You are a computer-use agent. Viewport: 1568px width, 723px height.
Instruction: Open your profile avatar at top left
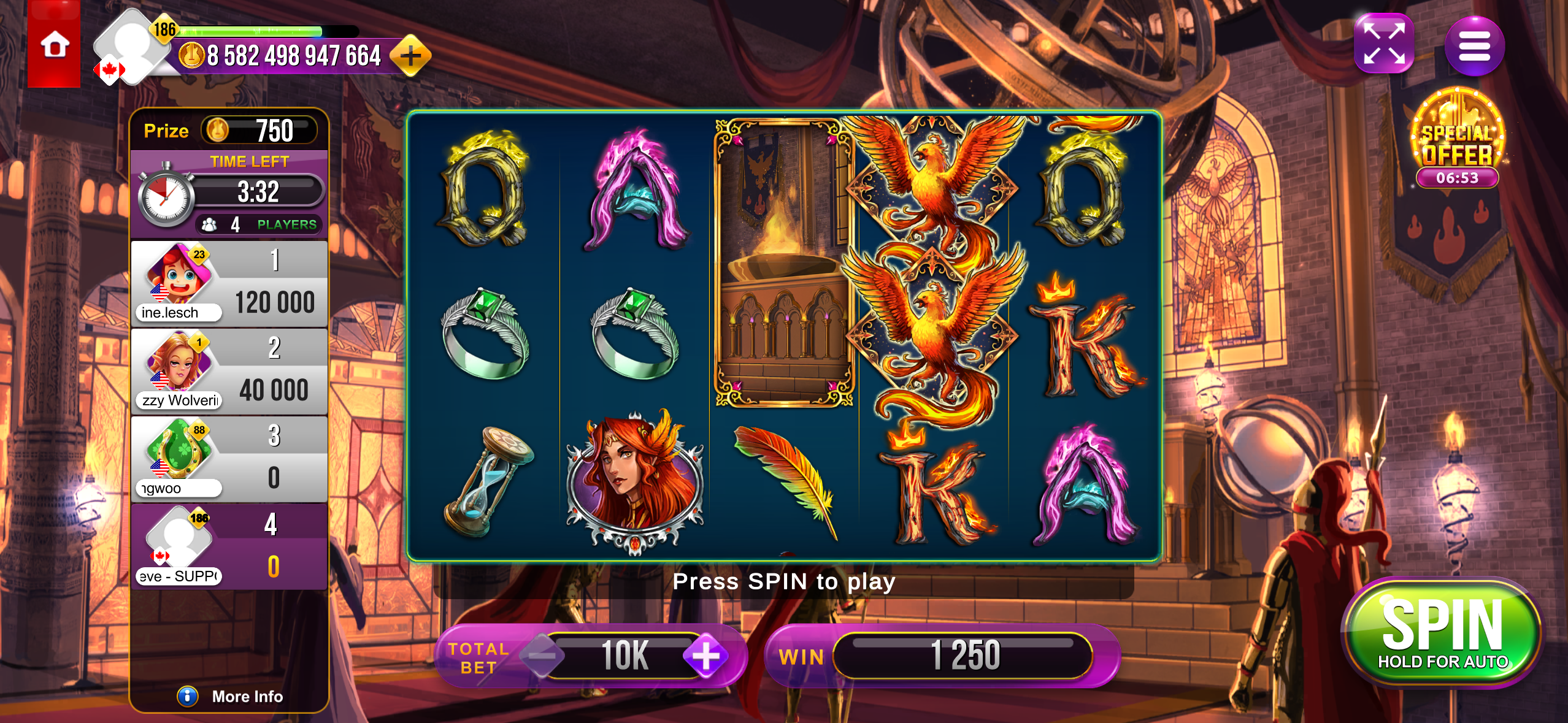[x=128, y=47]
